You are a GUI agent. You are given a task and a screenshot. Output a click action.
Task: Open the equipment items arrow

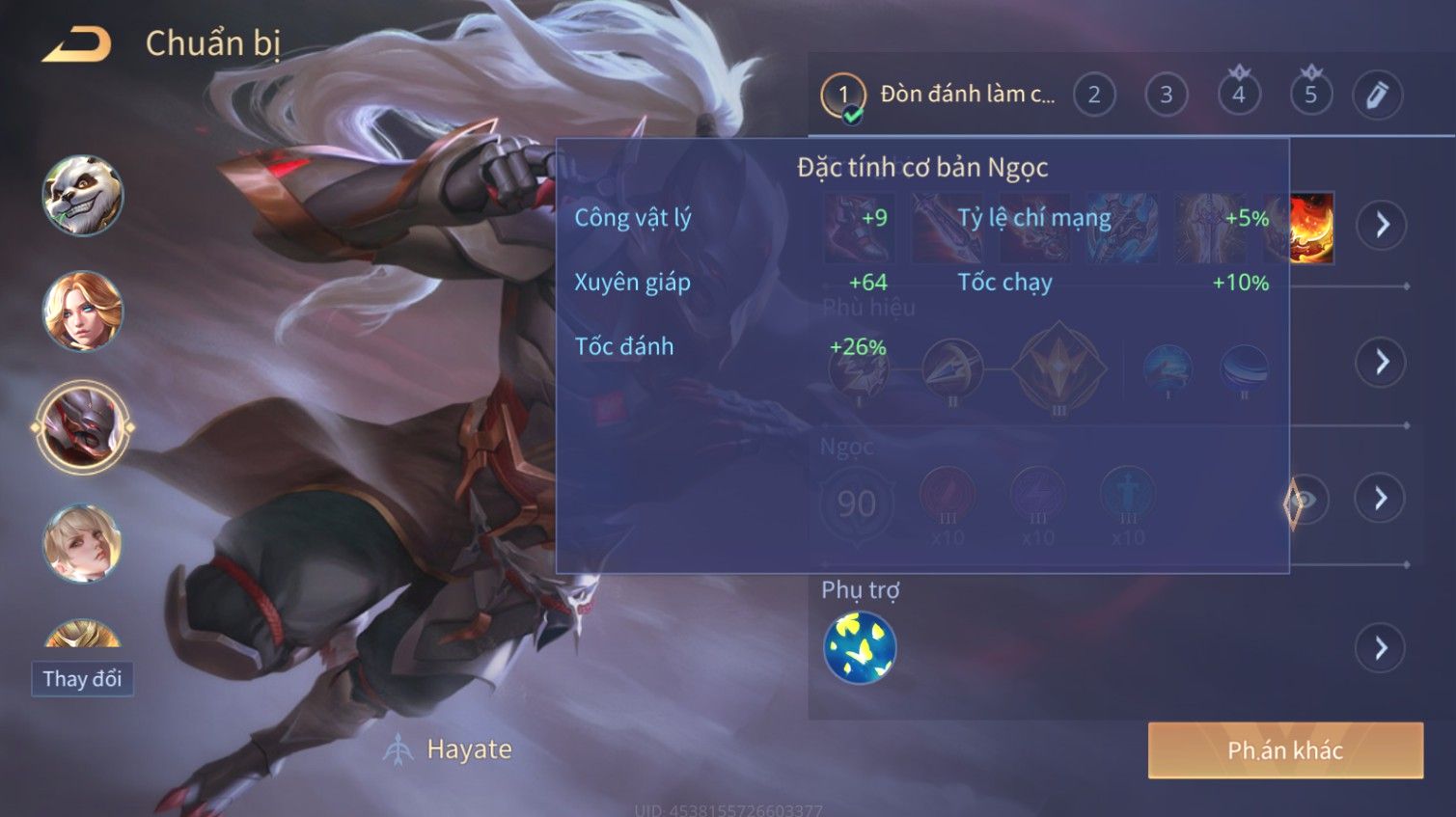(x=1382, y=226)
